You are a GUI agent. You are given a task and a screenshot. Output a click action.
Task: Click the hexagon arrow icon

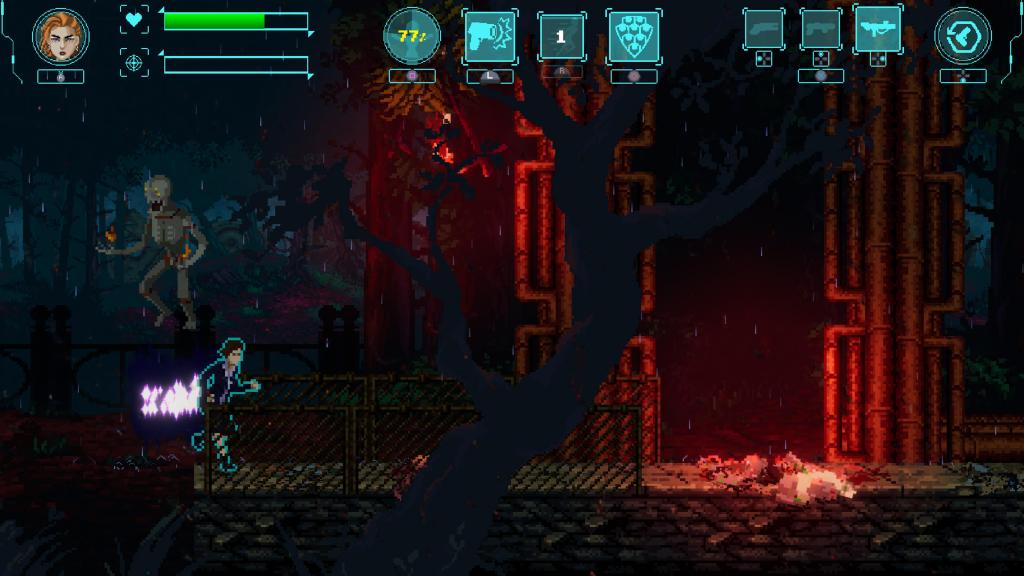coord(962,36)
